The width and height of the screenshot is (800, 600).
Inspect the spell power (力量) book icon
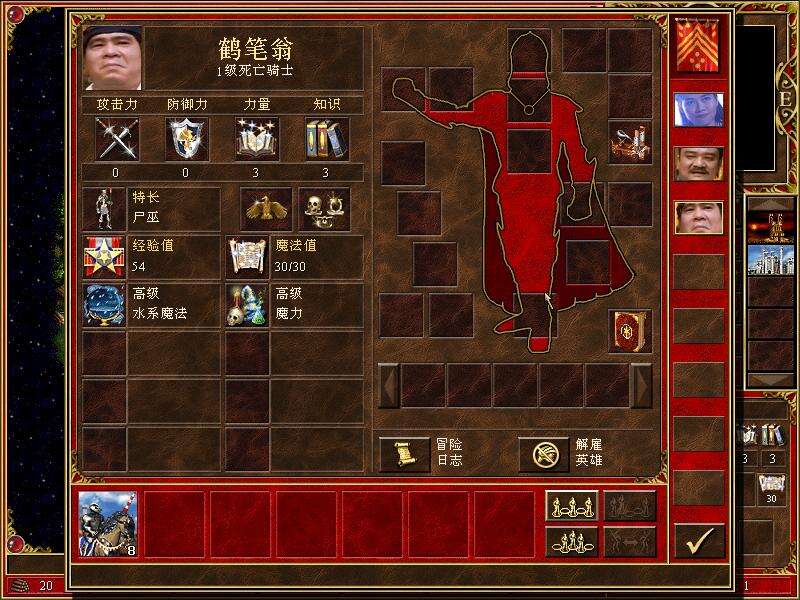(256, 139)
